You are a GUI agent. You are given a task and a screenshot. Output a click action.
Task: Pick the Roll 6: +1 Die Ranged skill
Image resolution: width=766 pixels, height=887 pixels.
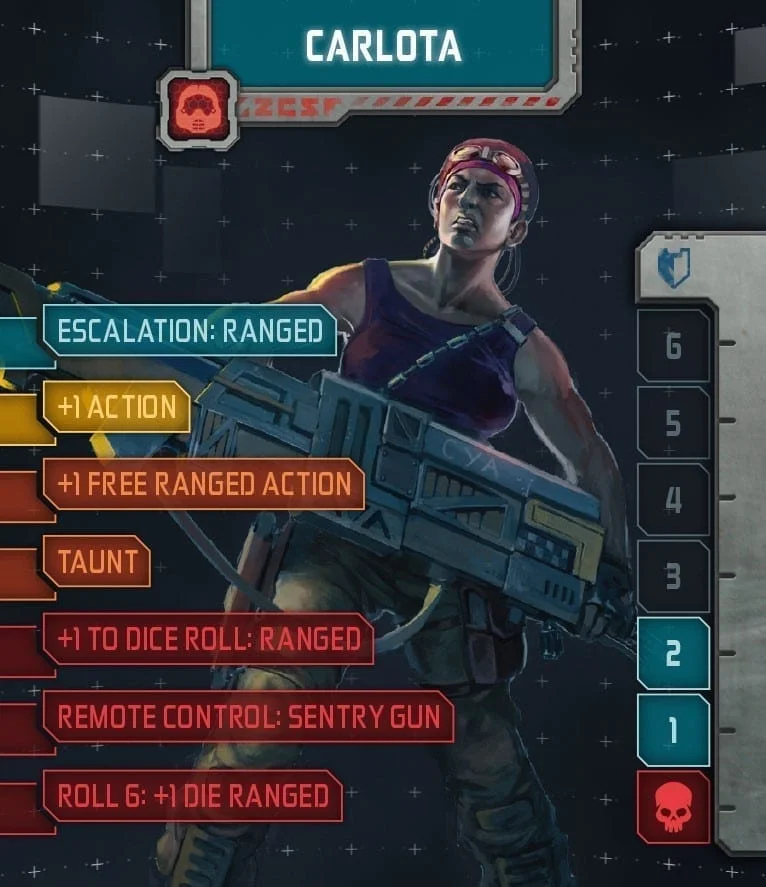tap(193, 795)
